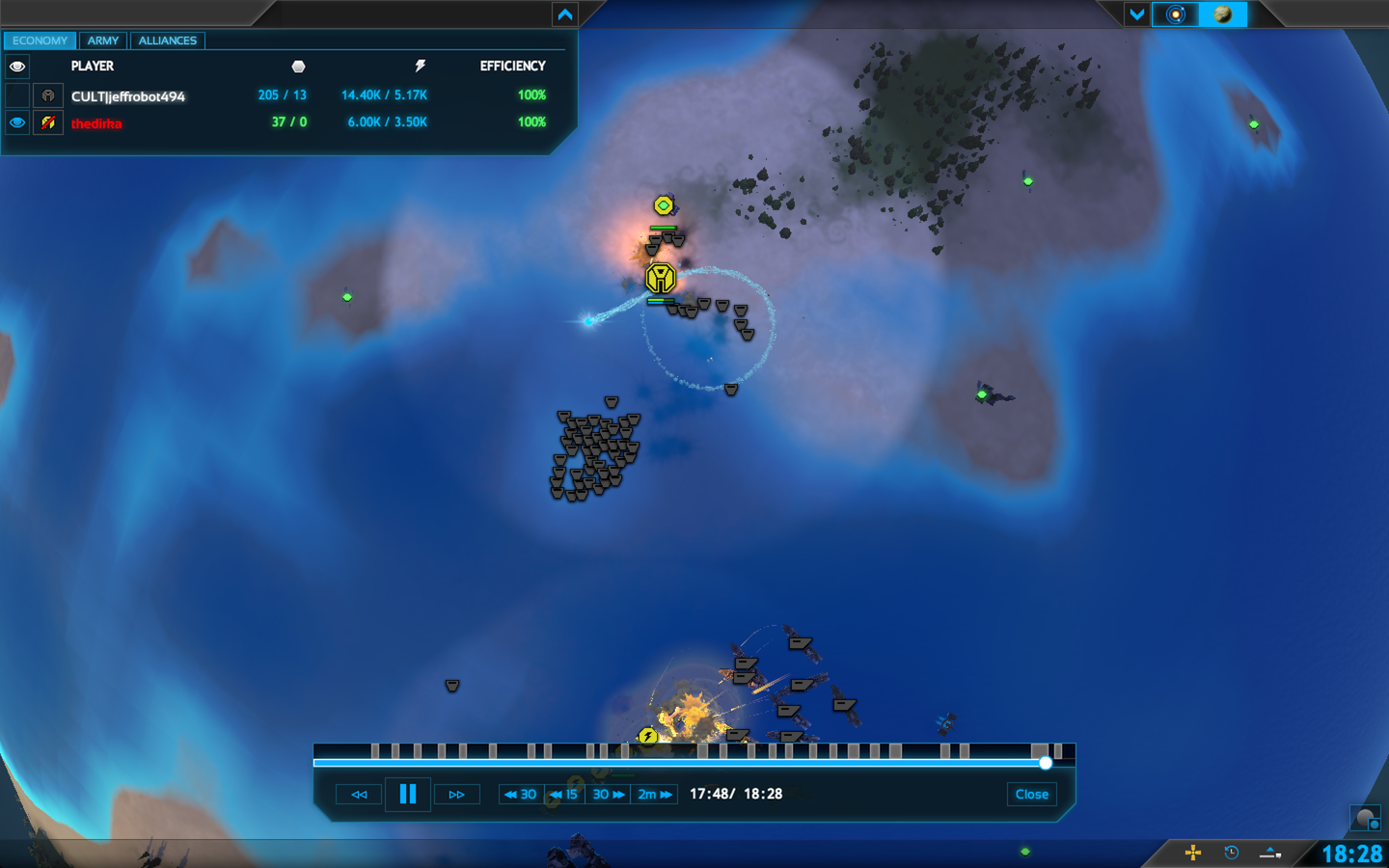1389x868 pixels.
Task: Speed up replay with fast-forward arrows
Action: tap(457, 795)
